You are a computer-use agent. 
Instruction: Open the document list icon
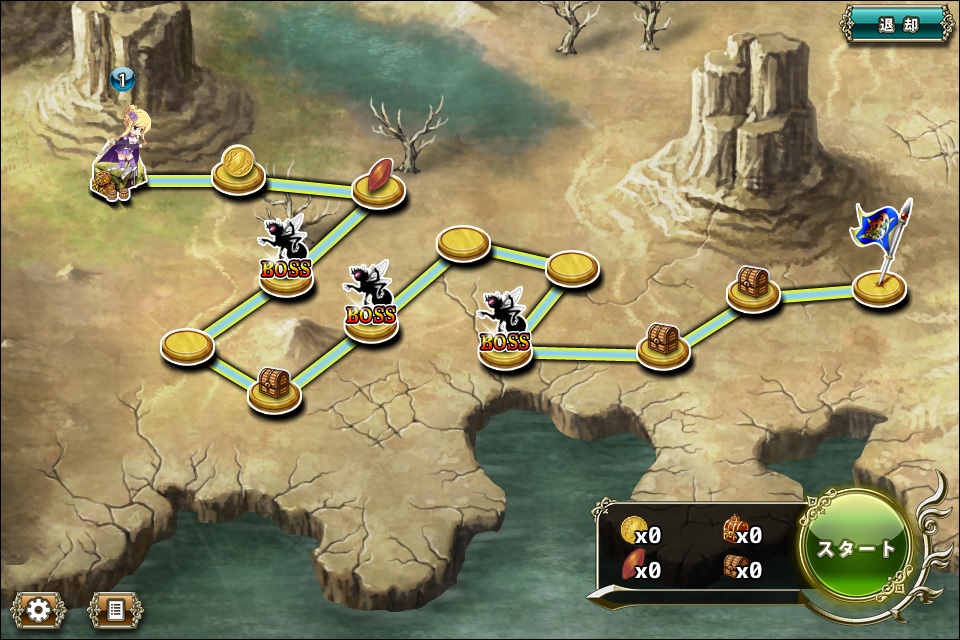(115, 608)
